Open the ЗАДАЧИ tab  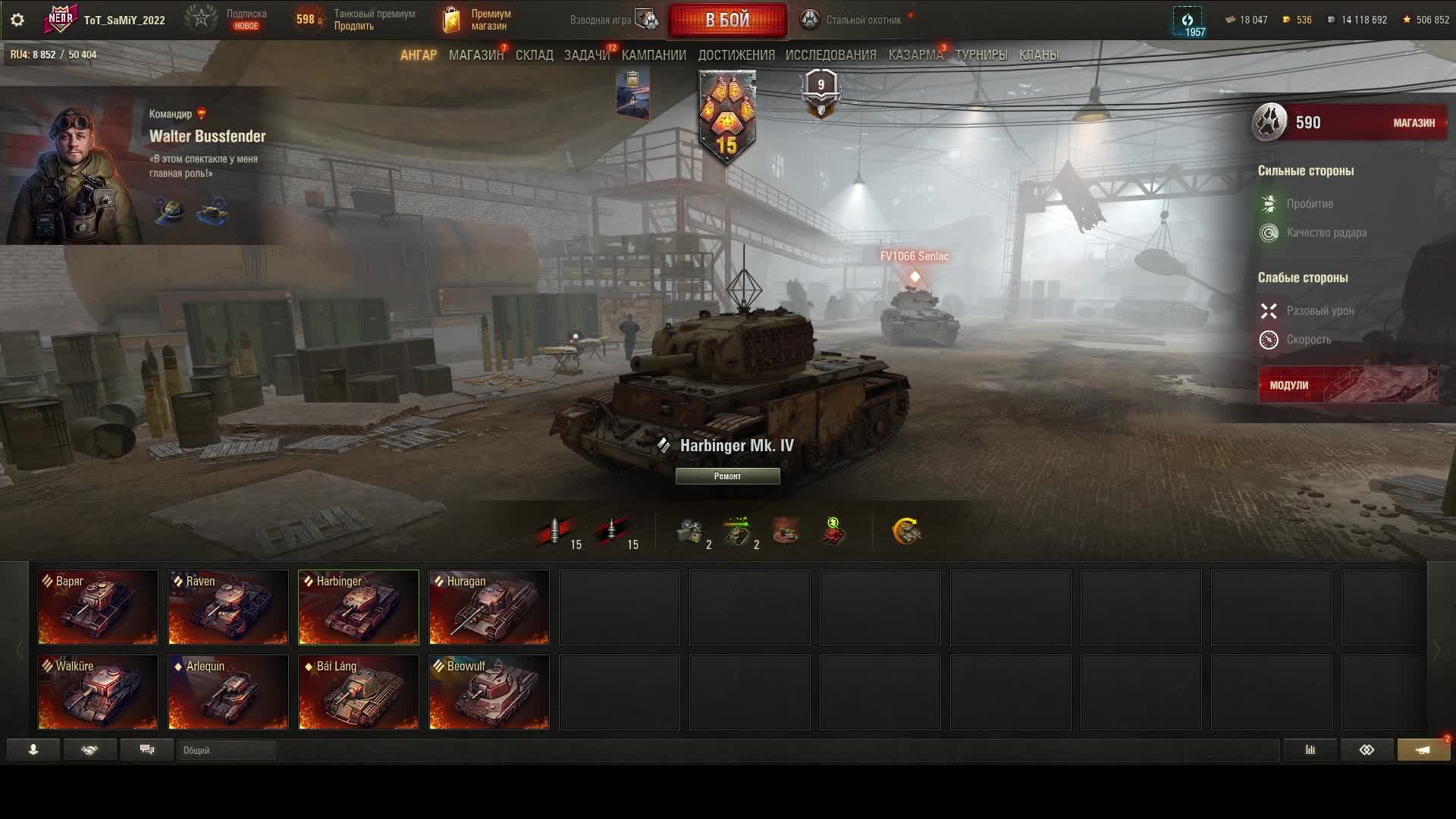pos(586,55)
